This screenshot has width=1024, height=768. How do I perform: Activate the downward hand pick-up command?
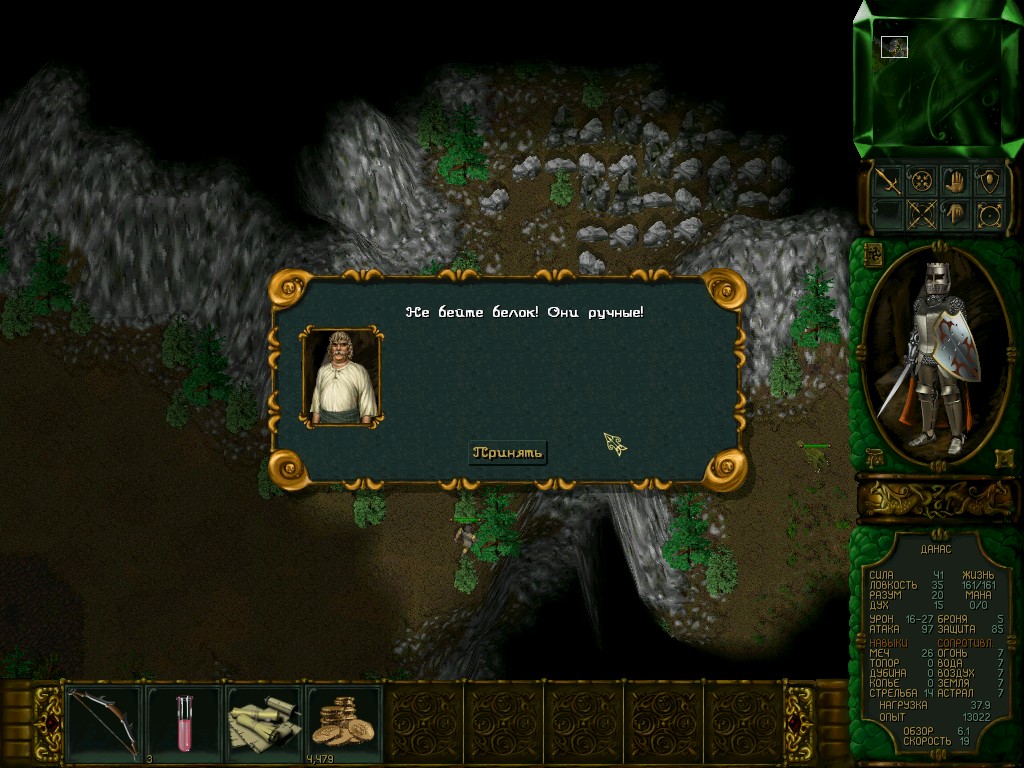click(954, 214)
